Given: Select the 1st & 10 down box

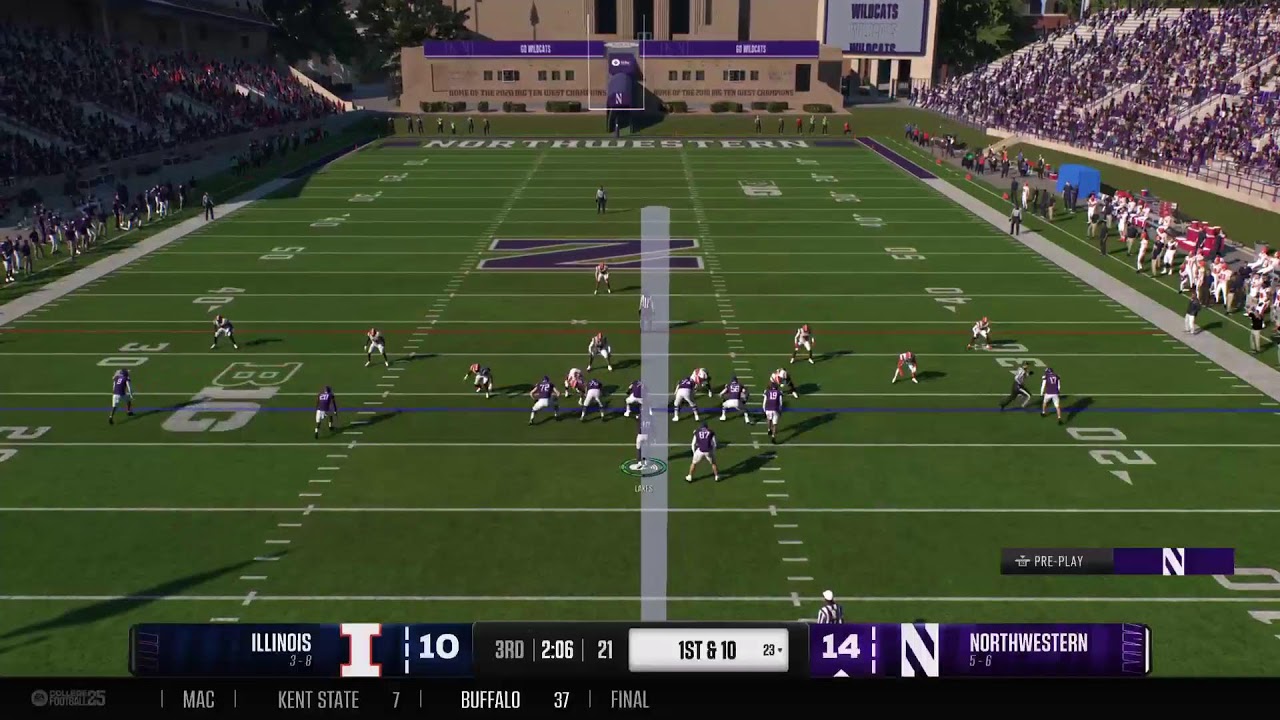Looking at the screenshot, I should [708, 650].
